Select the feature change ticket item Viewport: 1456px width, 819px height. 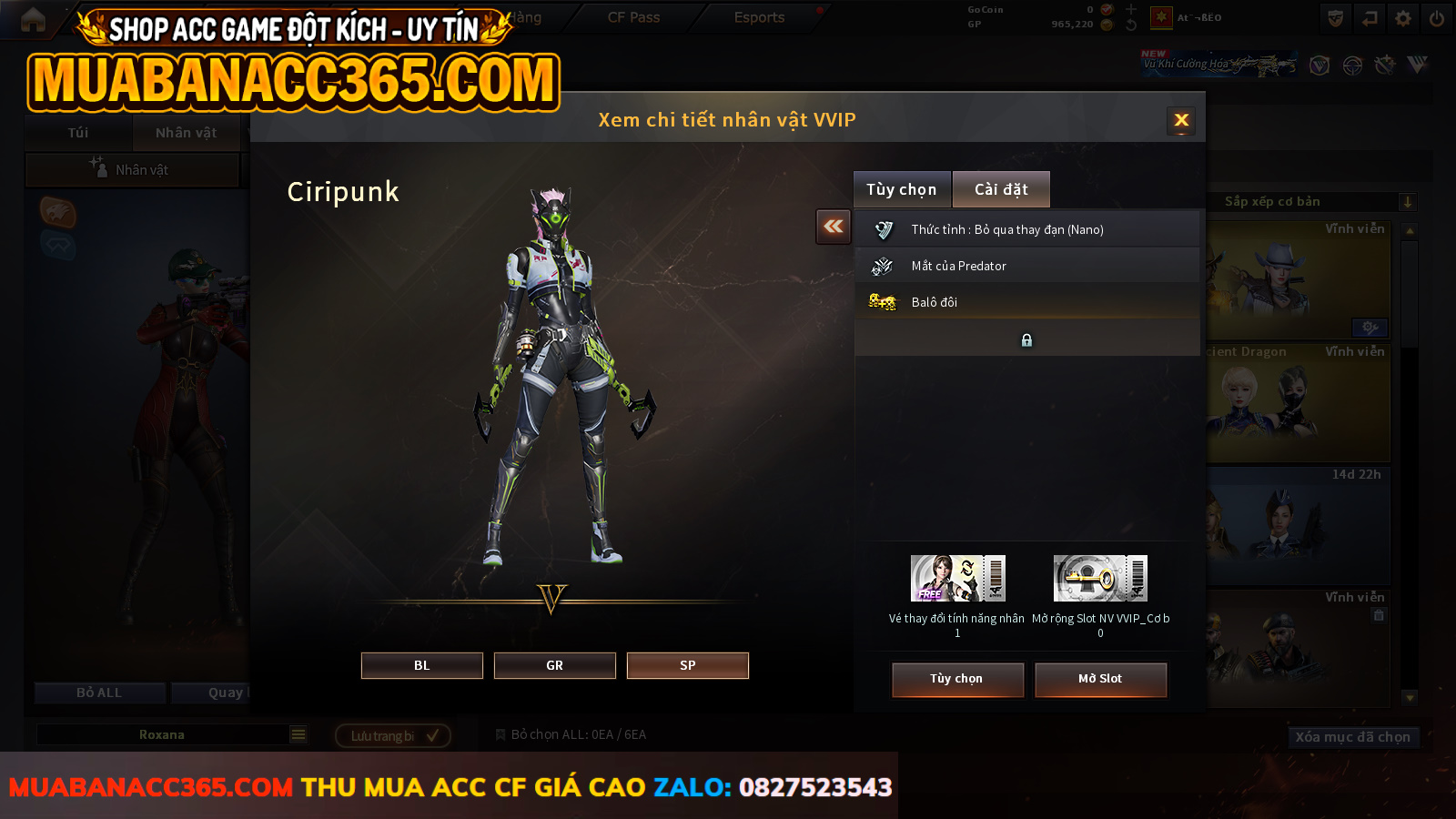[x=957, y=579]
